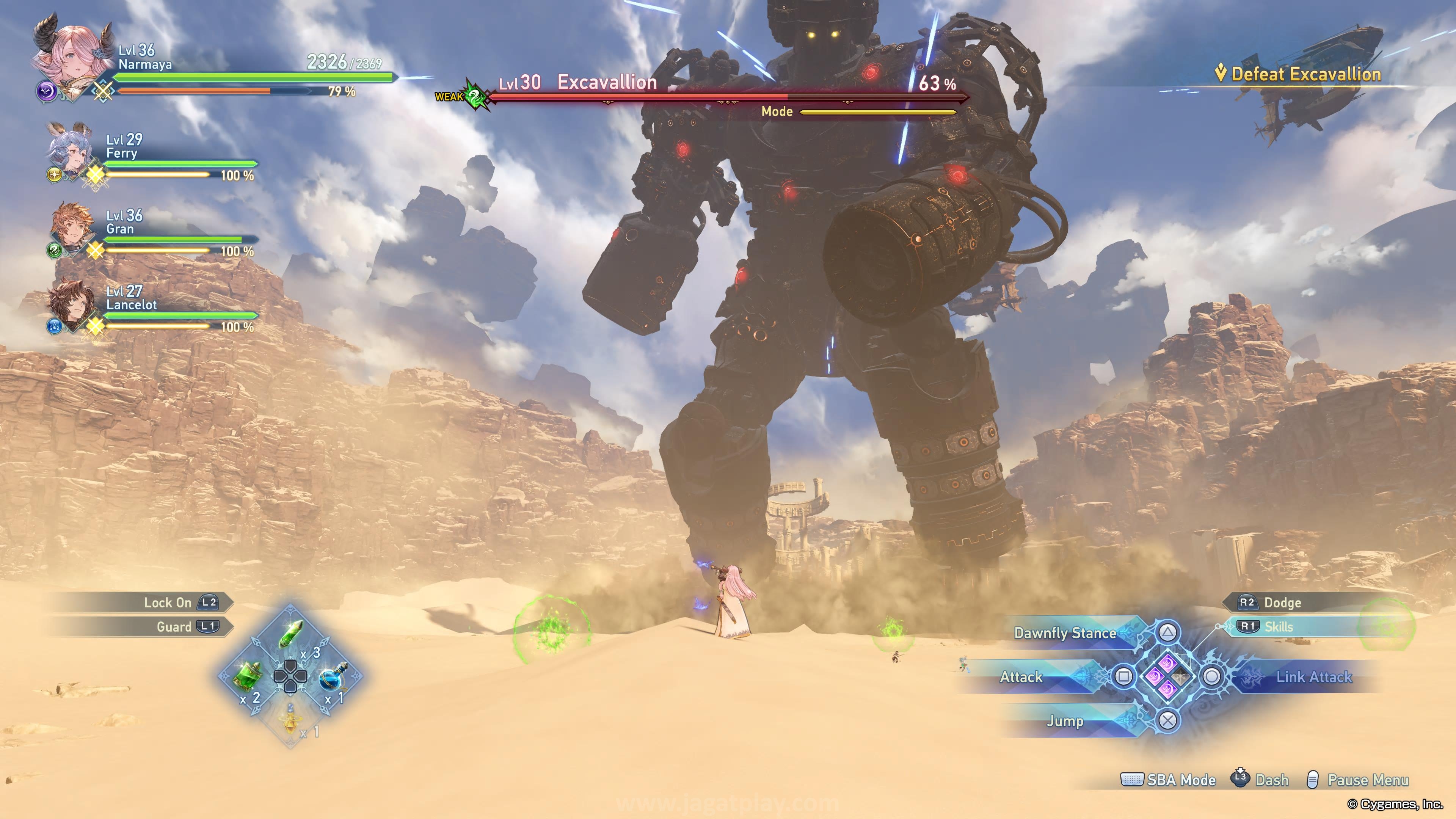
Task: Activate the Dawnfly Stance action
Action: click(x=1065, y=633)
